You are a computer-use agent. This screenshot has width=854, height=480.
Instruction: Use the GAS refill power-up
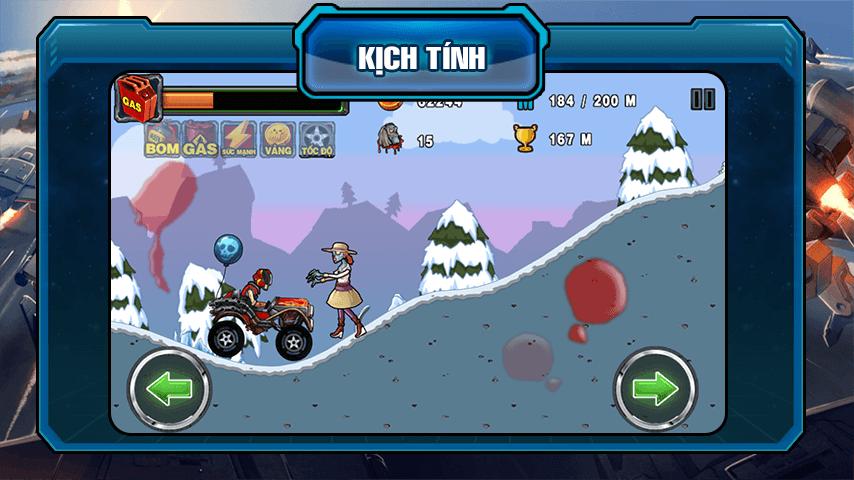pyautogui.click(x=200, y=140)
